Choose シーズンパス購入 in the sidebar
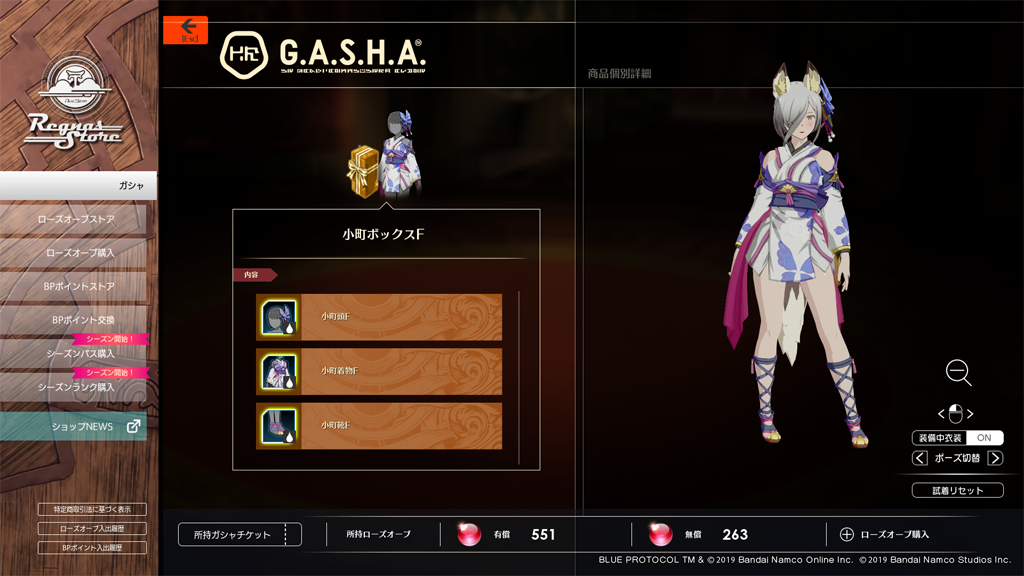1024x576 pixels. [x=75, y=353]
